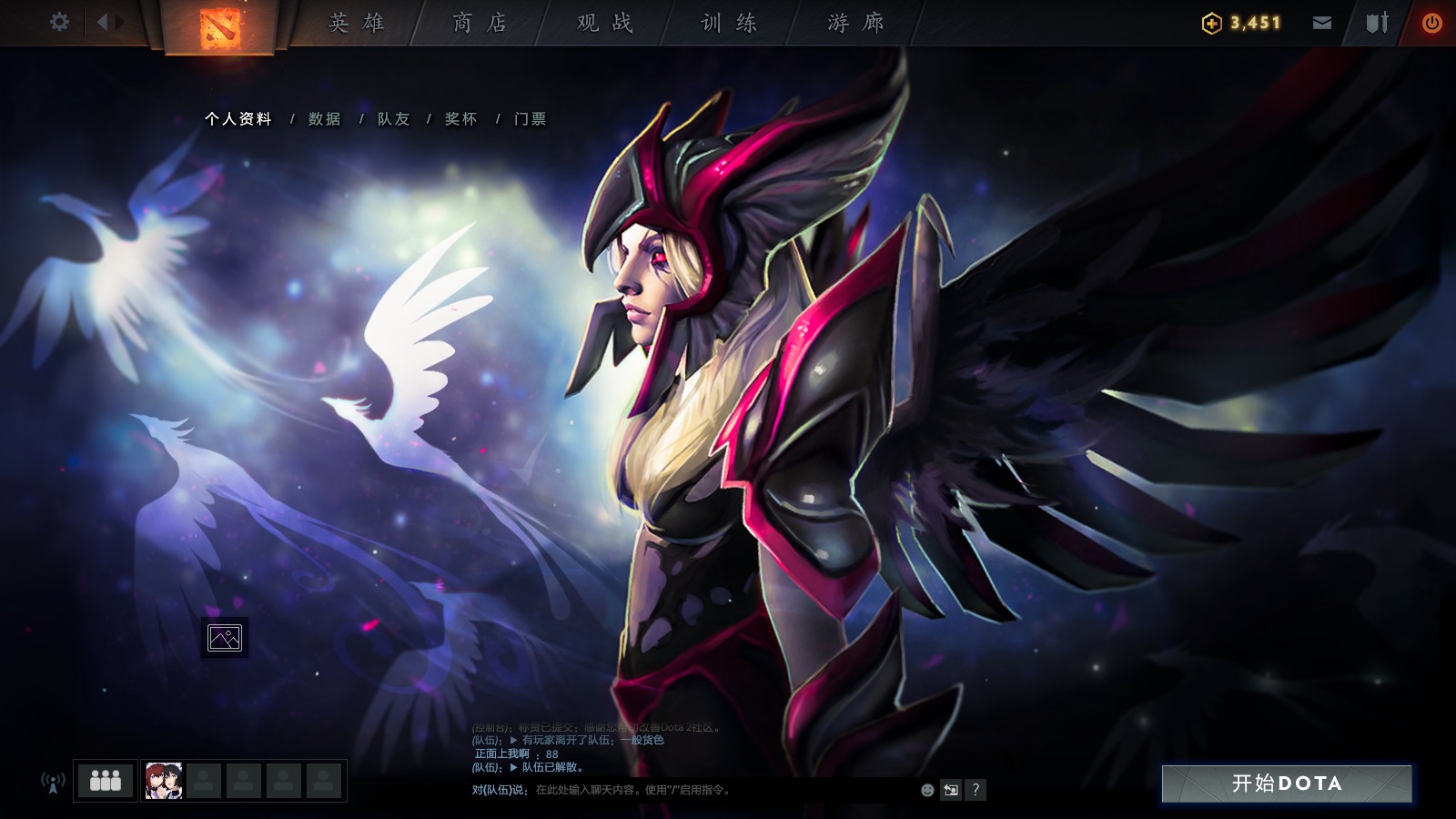Open the armory shield-and-sword icon
Viewport: 1456px width, 819px height.
1376,23
